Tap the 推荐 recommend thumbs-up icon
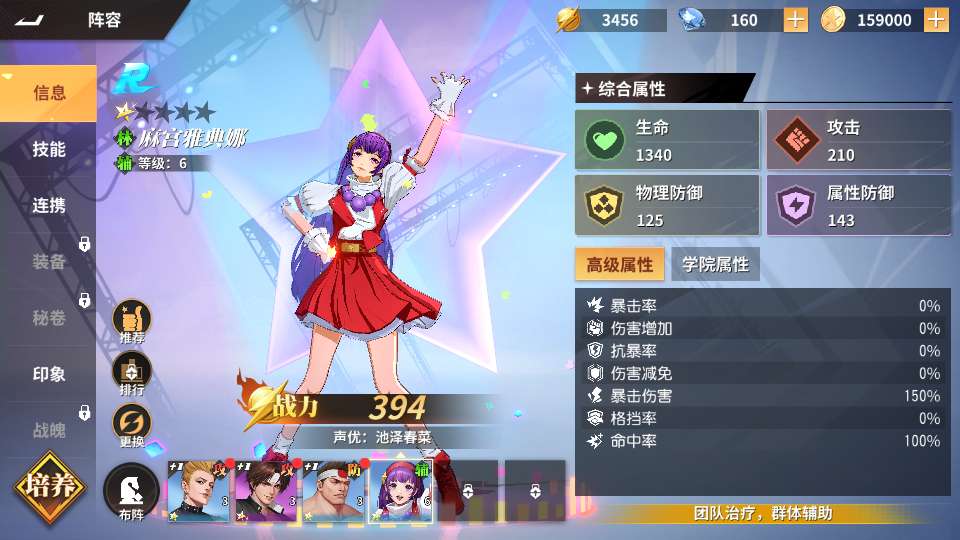 (132, 322)
